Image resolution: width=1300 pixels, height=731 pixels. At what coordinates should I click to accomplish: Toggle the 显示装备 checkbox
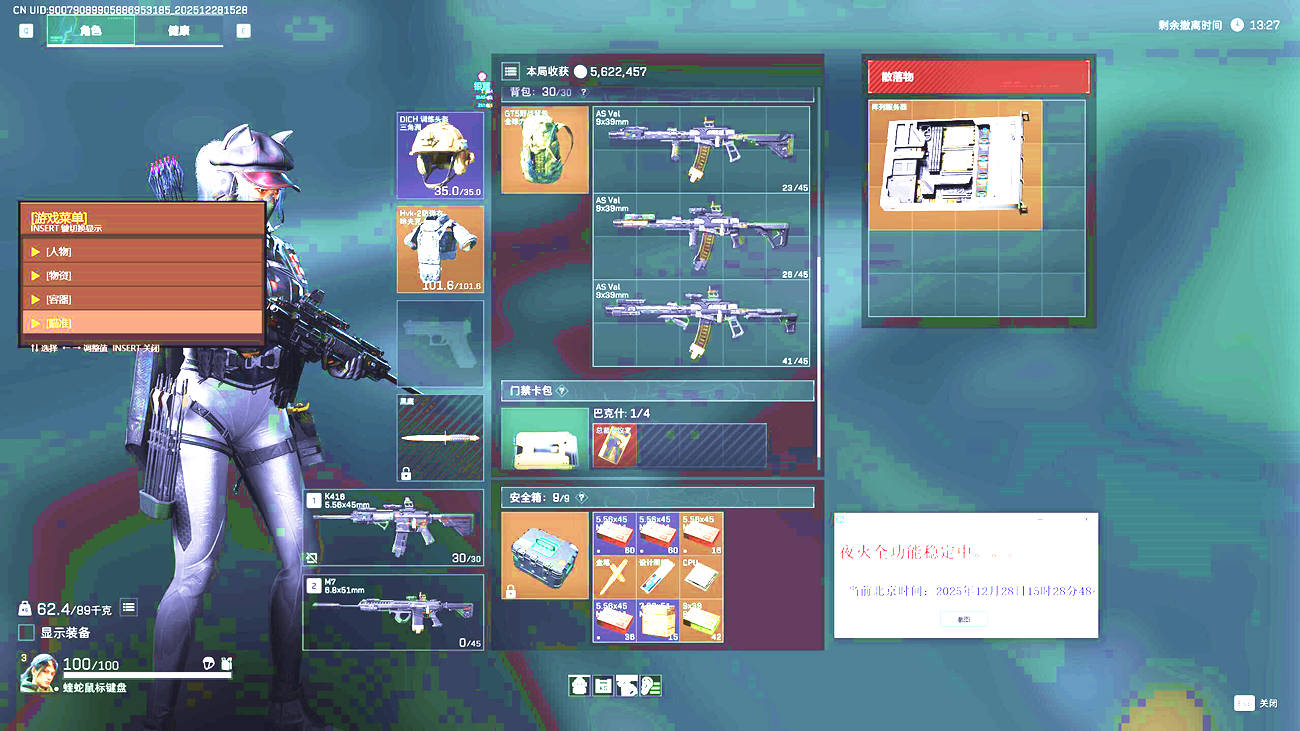(26, 633)
